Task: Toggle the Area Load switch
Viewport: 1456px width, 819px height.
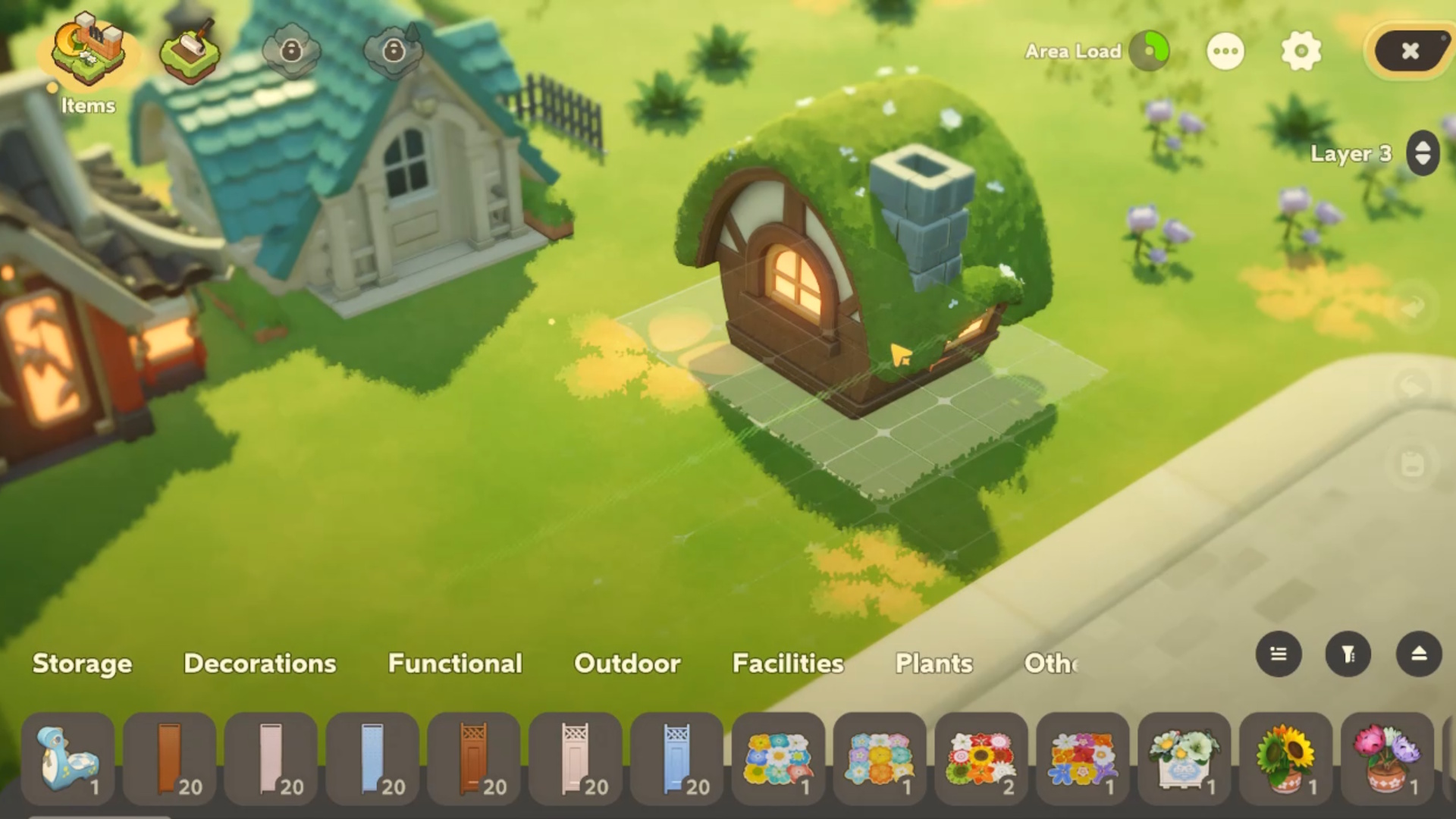Action: click(x=1150, y=52)
